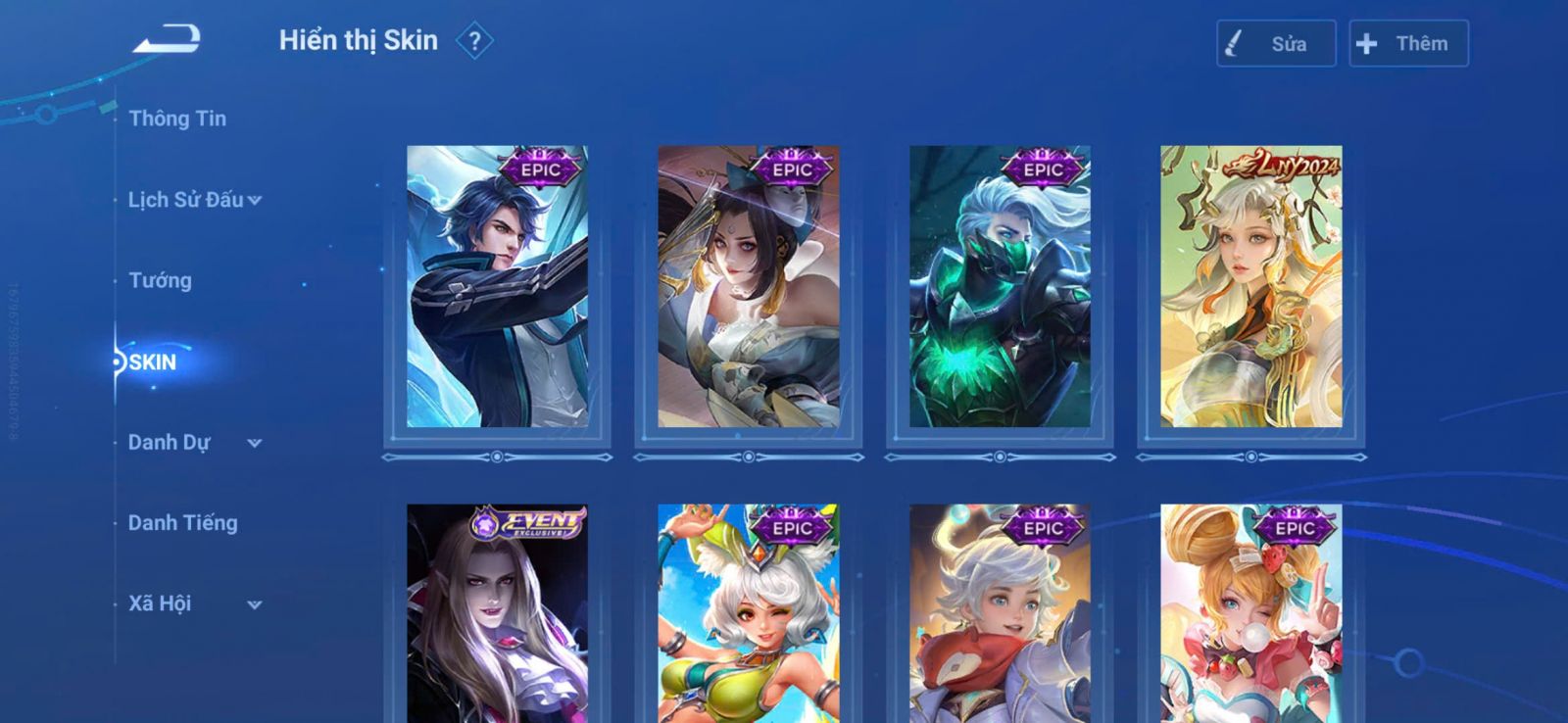Open the LNY2024 blonde girl skin card
The width and height of the screenshot is (1568, 723).
(1250, 287)
